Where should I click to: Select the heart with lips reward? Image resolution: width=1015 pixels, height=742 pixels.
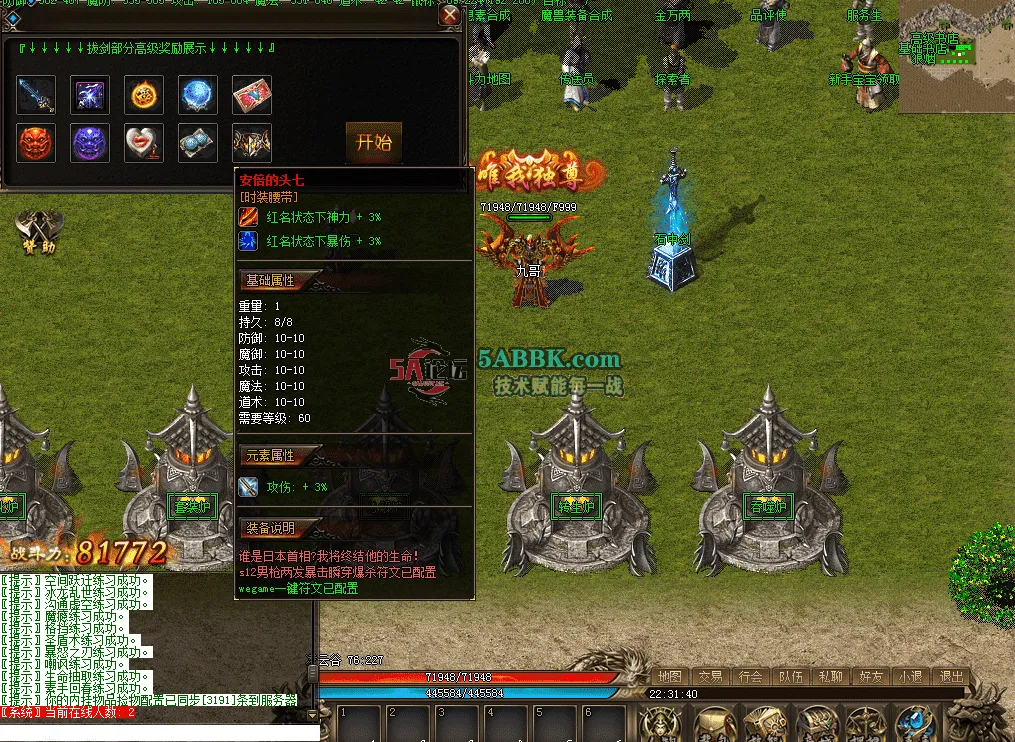point(144,144)
